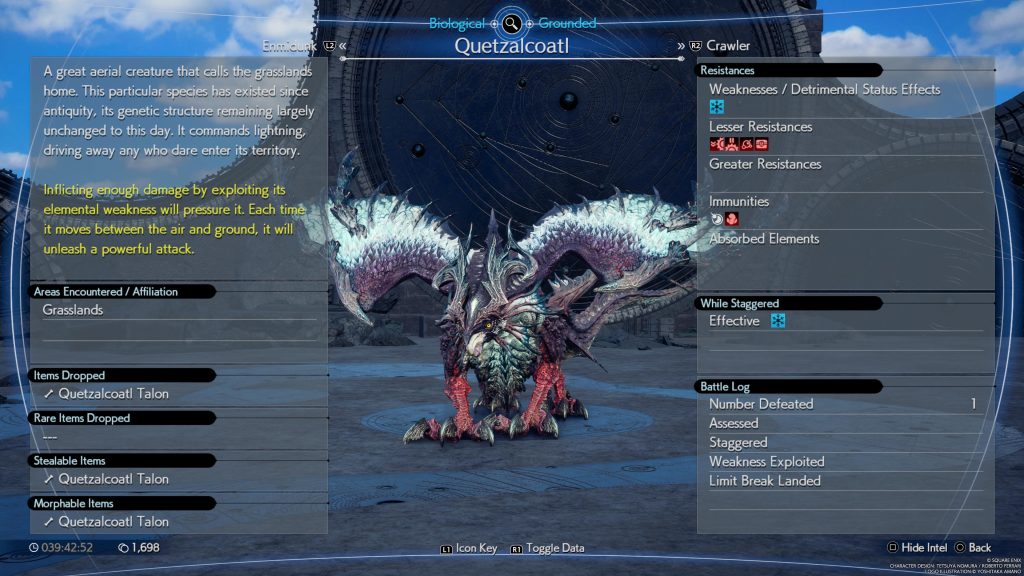Select the Grasslands area entry
Viewport: 1024px width, 576px height.
click(73, 310)
